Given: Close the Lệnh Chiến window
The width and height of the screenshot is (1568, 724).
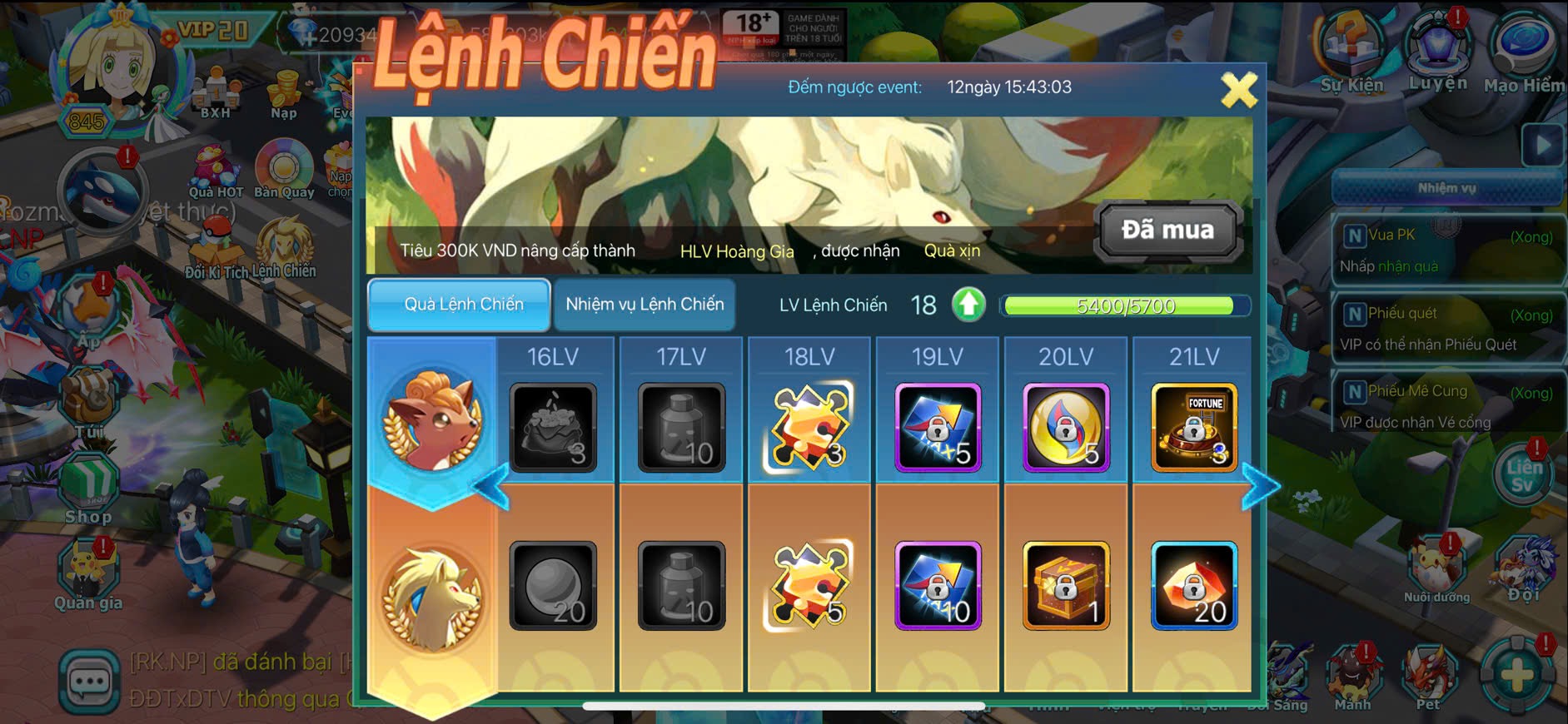Looking at the screenshot, I should coord(1238,90).
